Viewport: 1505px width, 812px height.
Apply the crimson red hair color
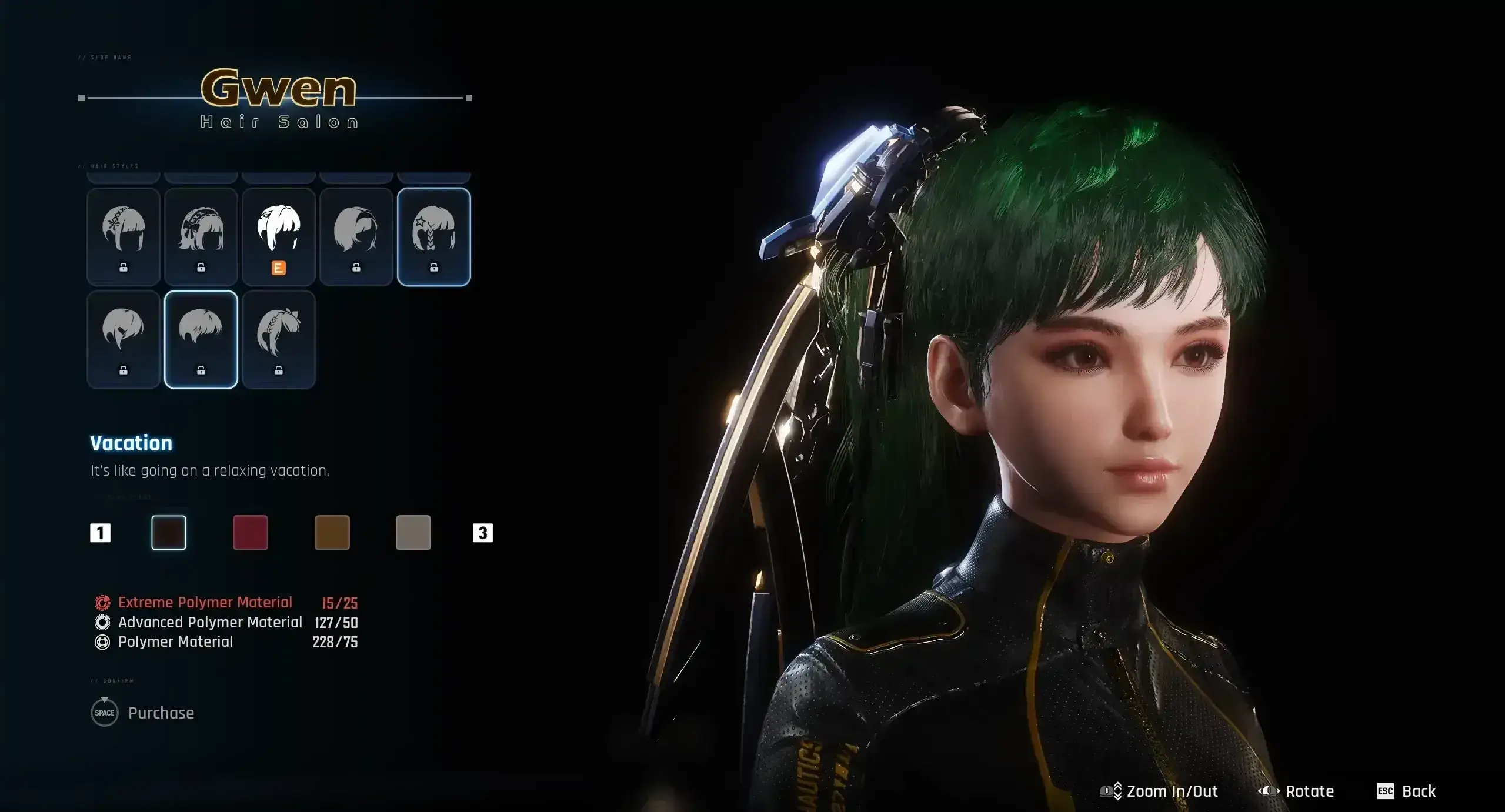coord(251,533)
